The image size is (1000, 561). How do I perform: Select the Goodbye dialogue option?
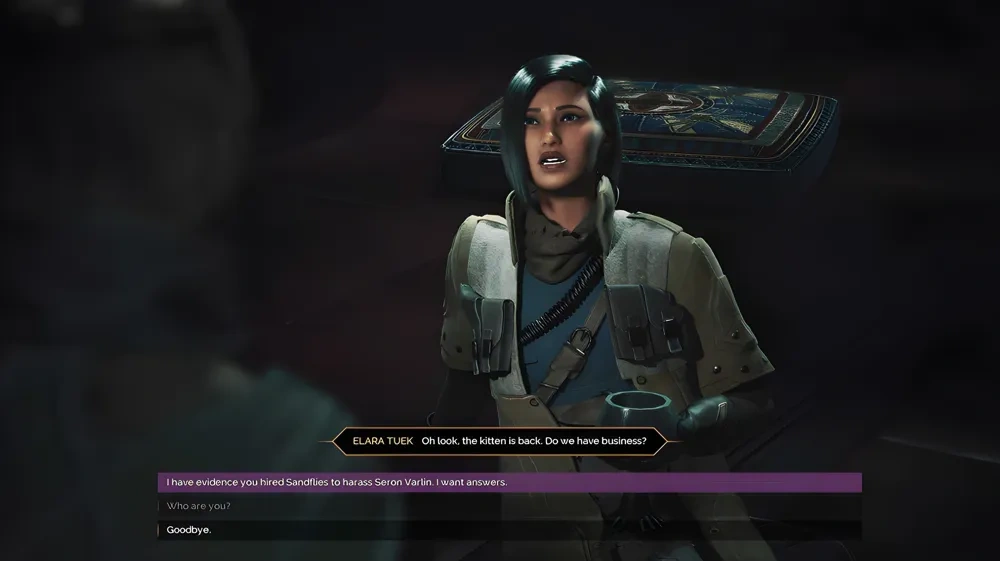189,530
